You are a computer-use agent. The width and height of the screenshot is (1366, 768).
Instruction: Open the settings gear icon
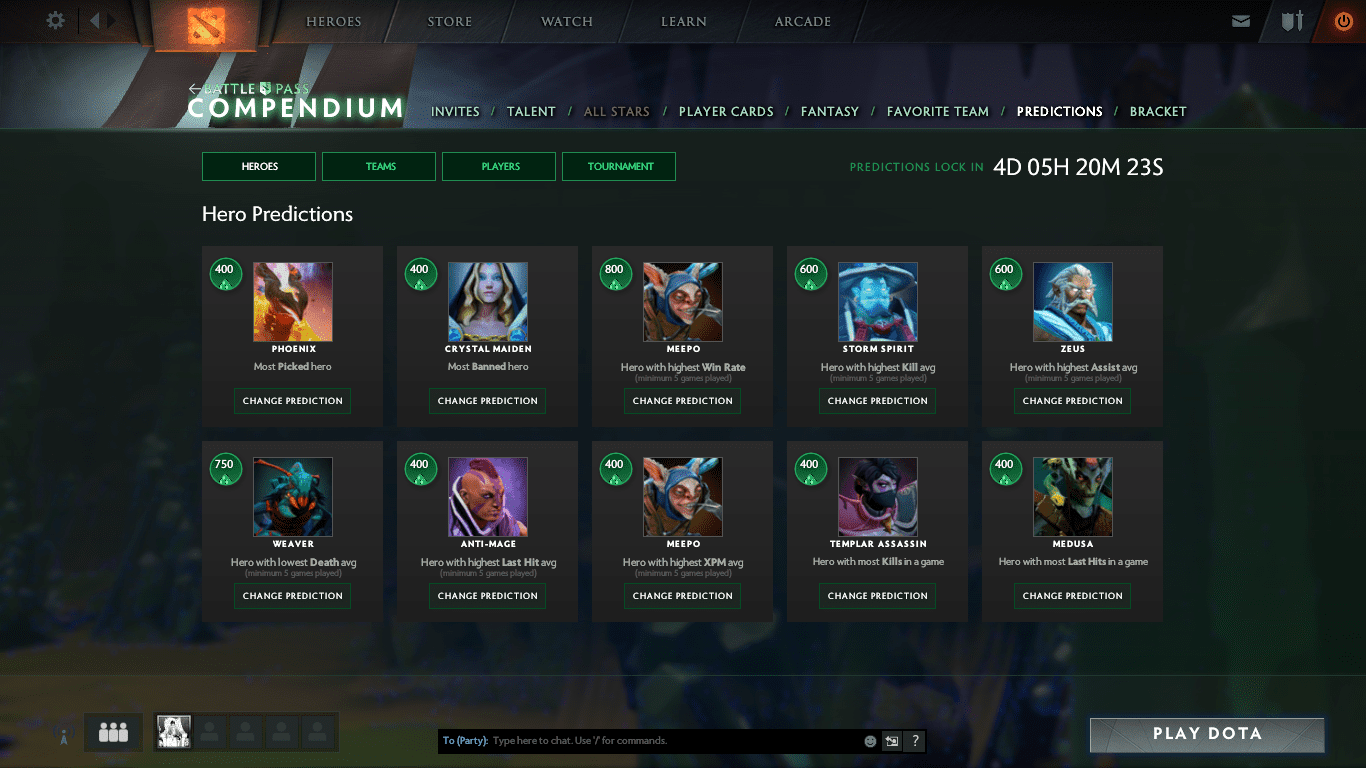(x=56, y=21)
